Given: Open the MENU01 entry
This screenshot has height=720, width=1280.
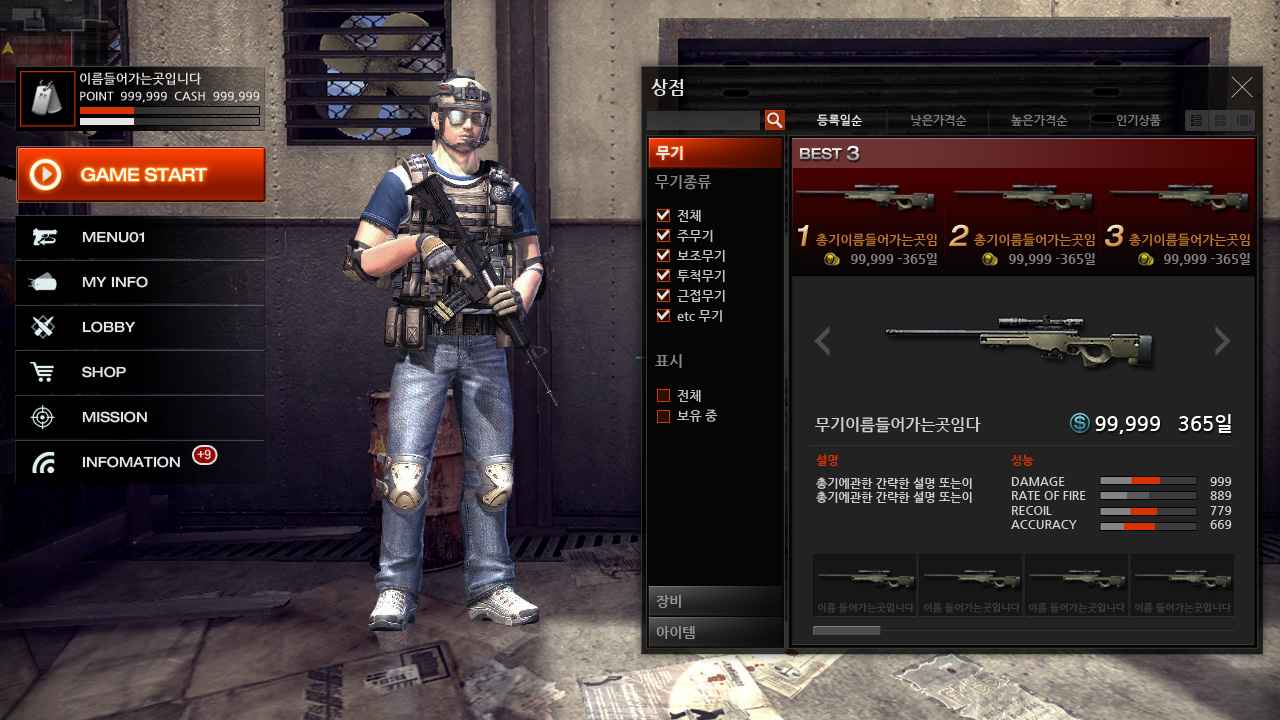Looking at the screenshot, I should pos(140,238).
